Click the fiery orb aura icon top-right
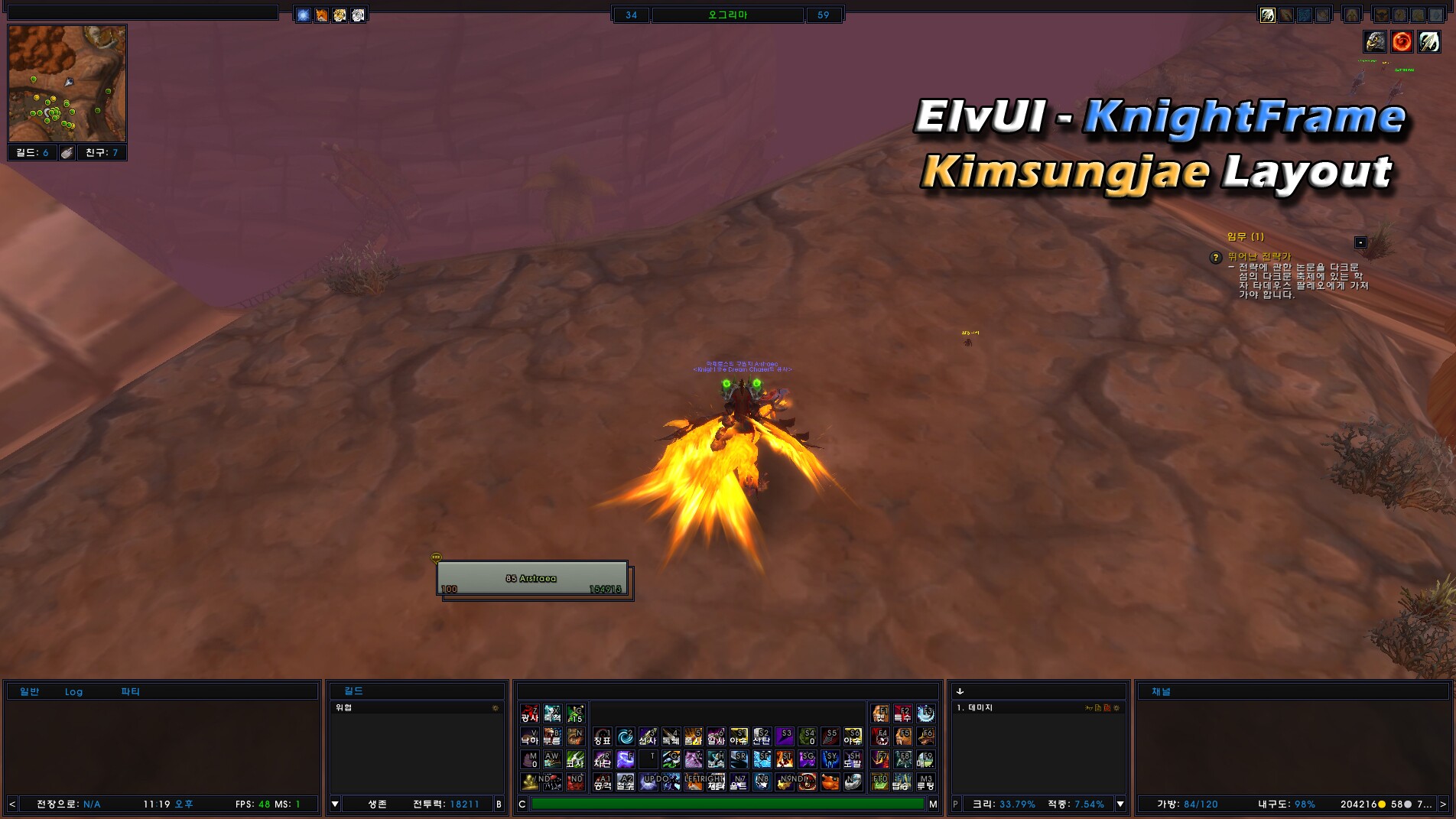Image resolution: width=1456 pixels, height=819 pixels. [1400, 42]
